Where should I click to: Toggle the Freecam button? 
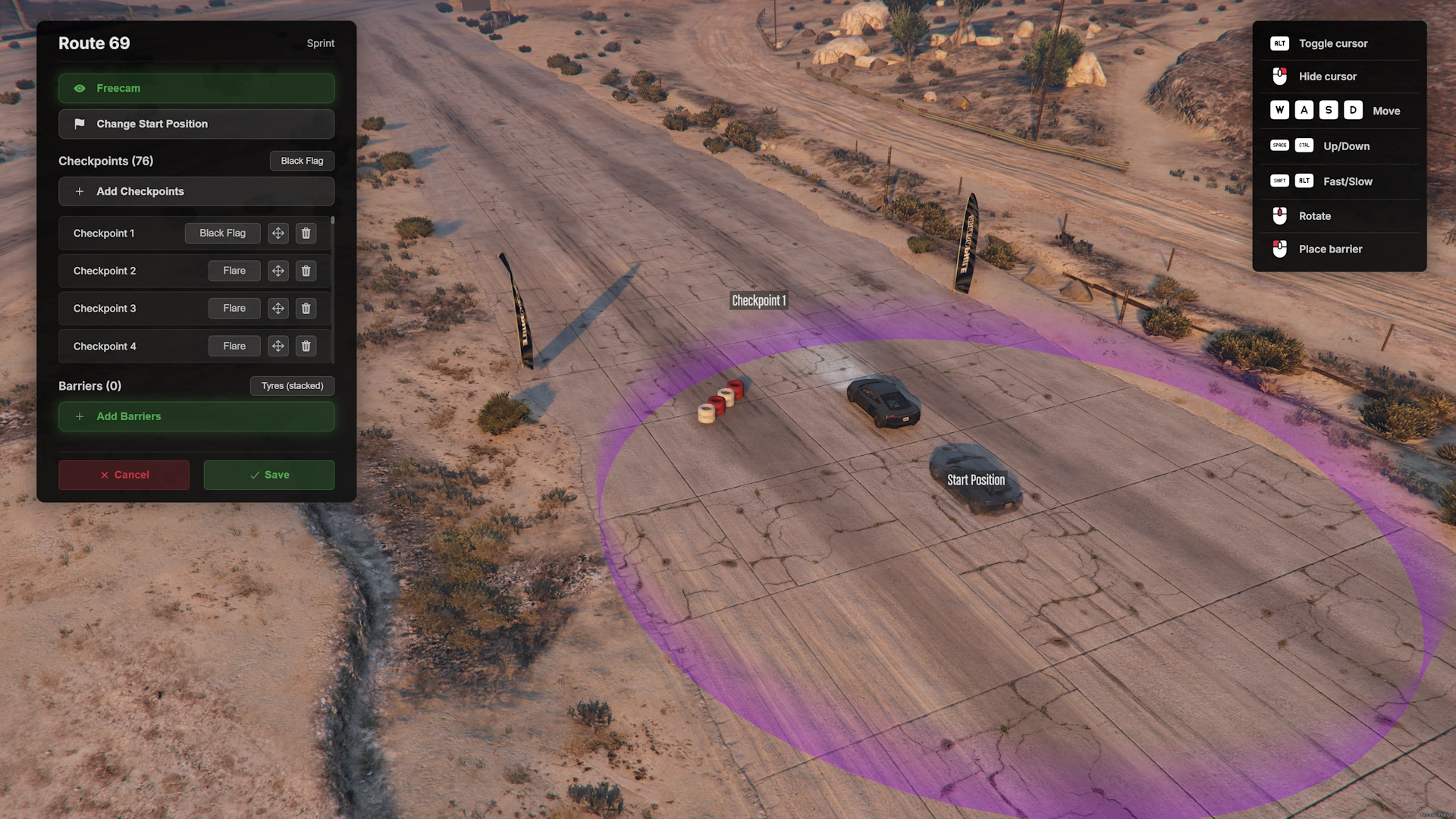196,89
